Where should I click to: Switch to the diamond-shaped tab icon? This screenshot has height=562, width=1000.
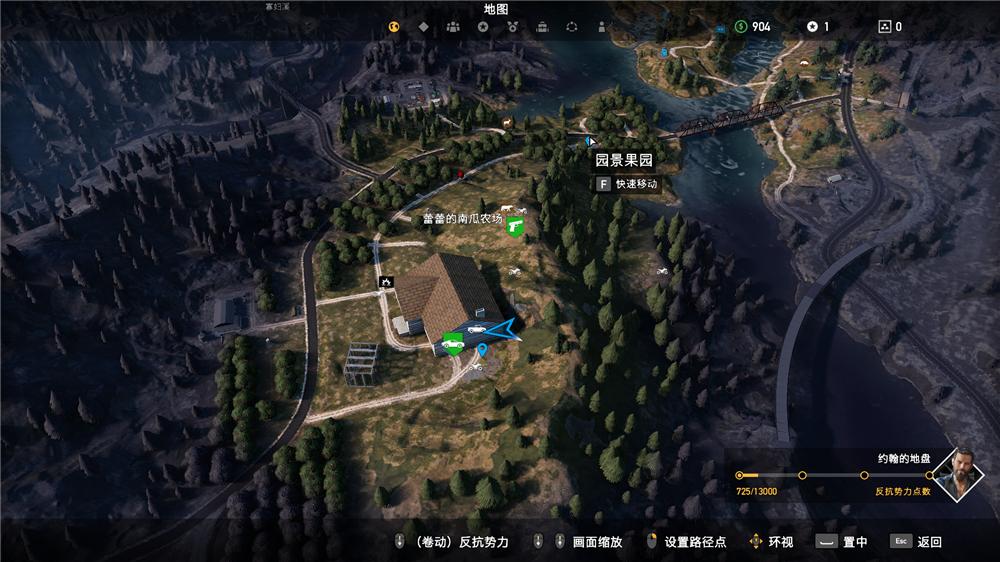(x=423, y=27)
